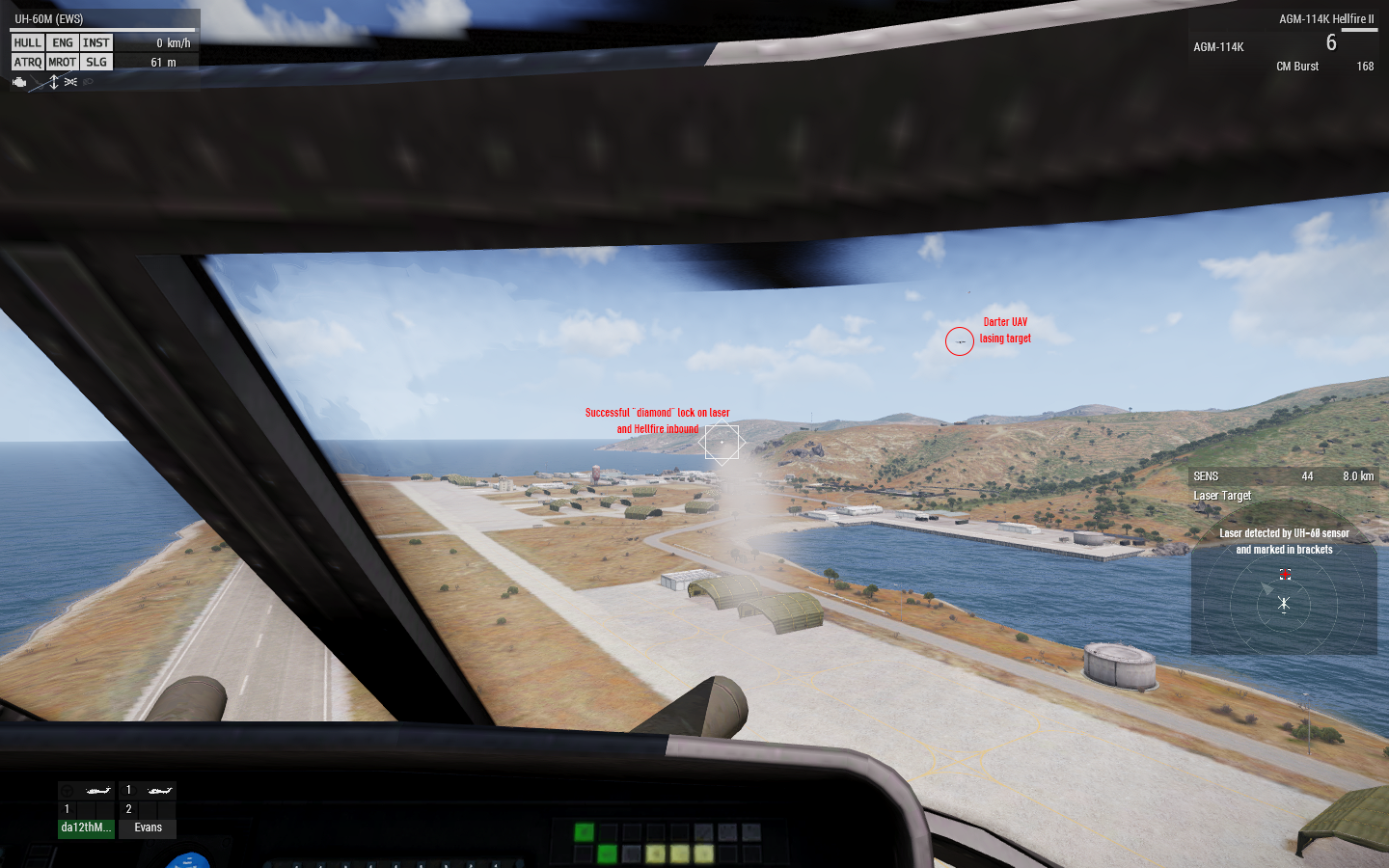Click the ATRQ tail rotor indicator
This screenshot has width=1389, height=868.
pos(27,62)
